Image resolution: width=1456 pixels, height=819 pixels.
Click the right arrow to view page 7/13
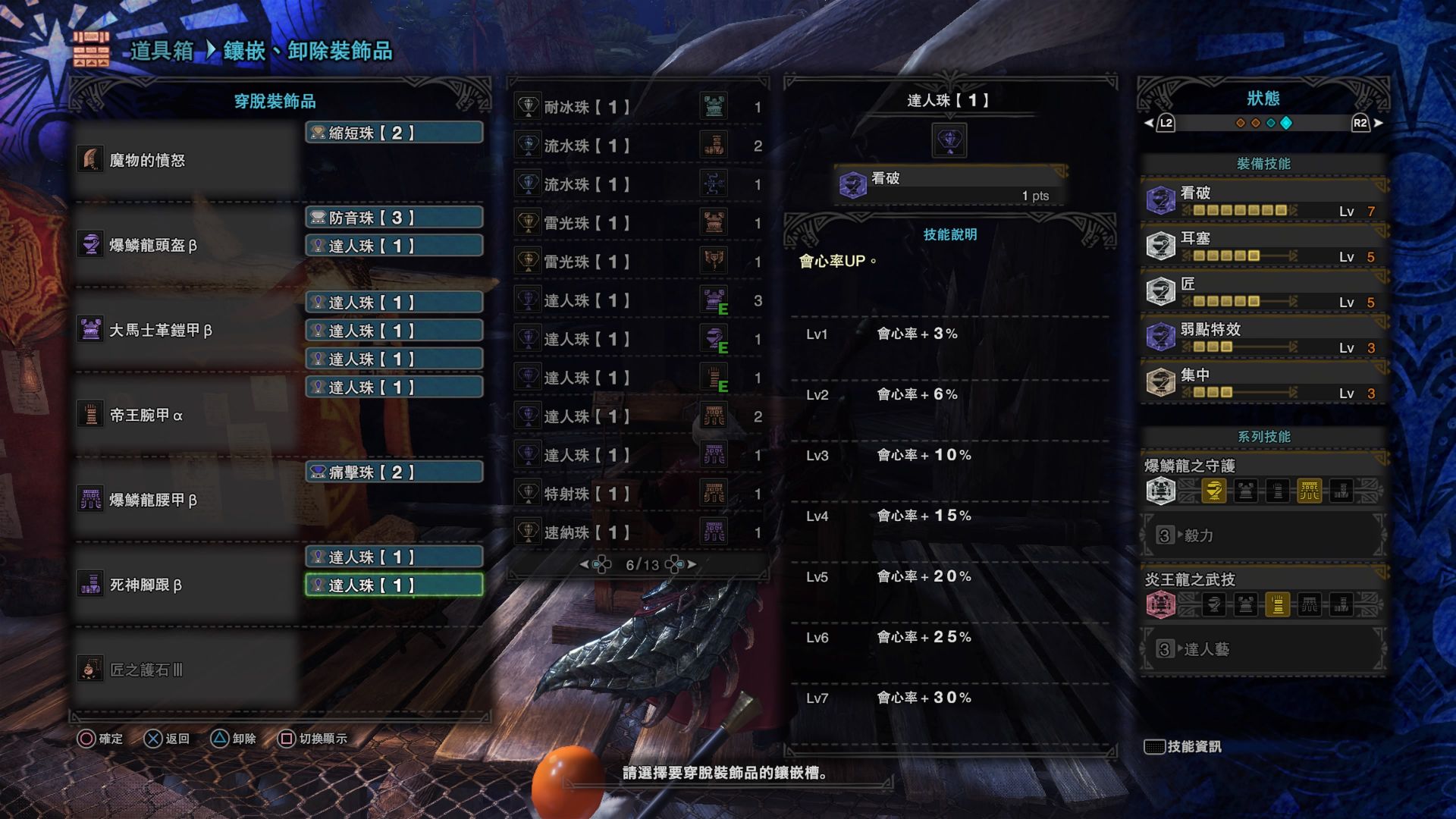692,563
